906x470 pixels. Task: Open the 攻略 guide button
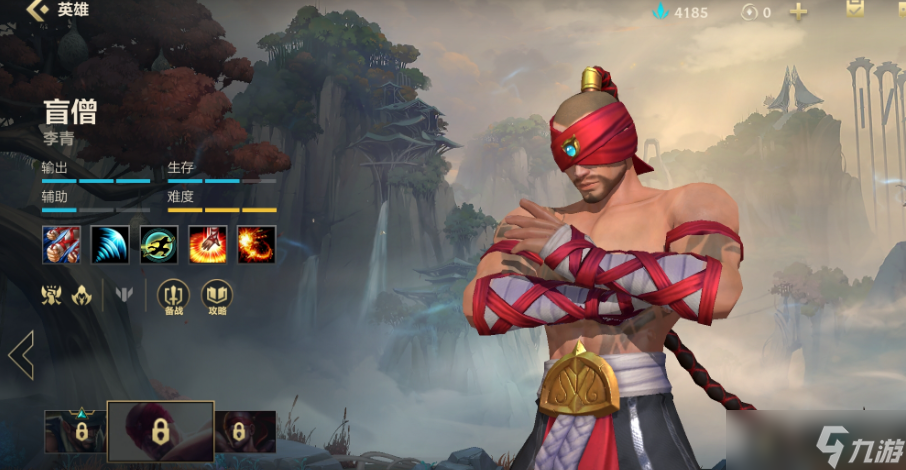click(x=217, y=296)
